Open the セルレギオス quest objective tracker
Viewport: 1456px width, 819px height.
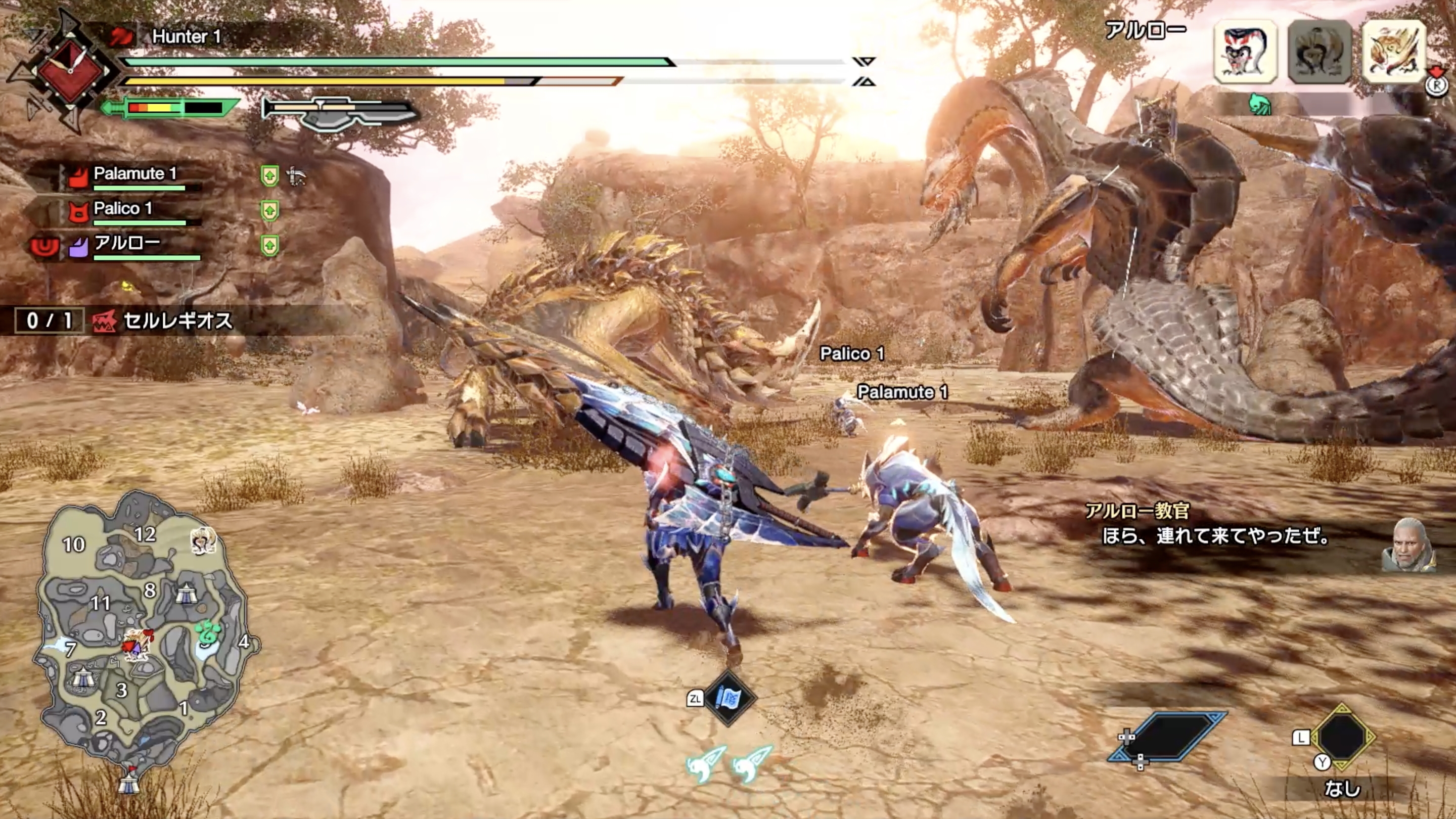click(x=176, y=321)
